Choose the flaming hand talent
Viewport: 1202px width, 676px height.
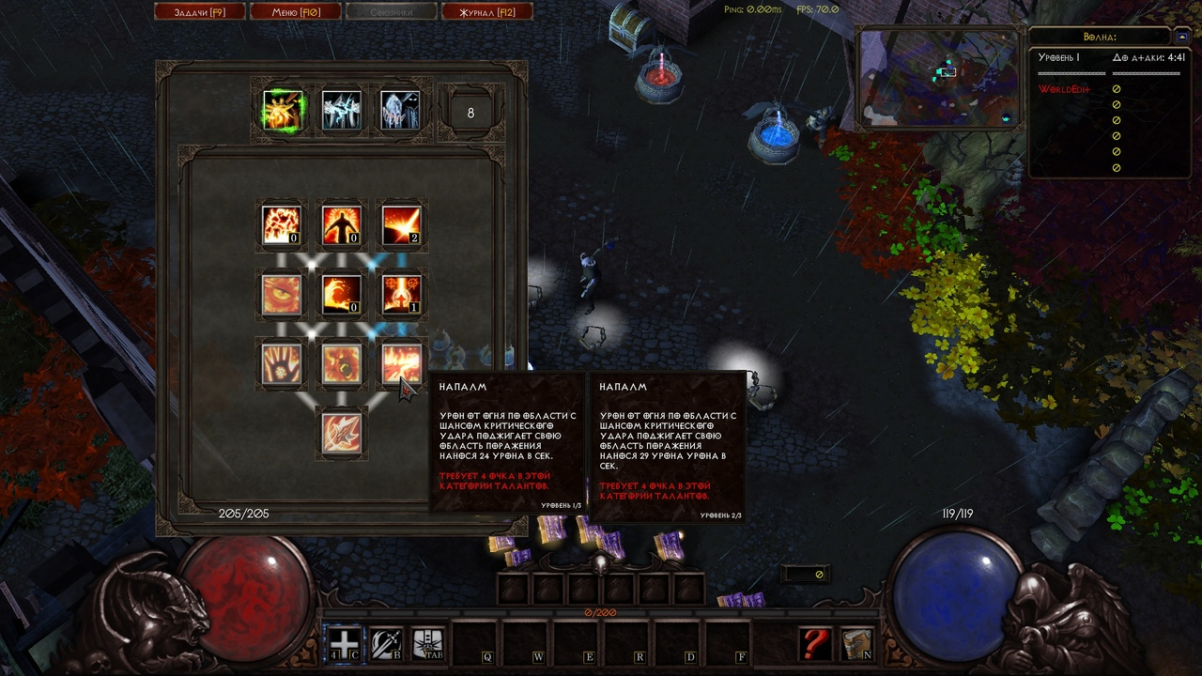click(x=282, y=363)
